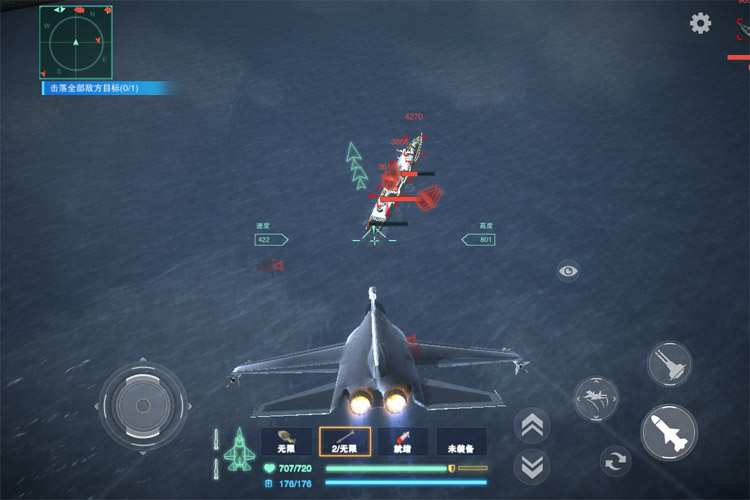Fire the twin-barrel machine gun
This screenshot has width=750, height=500.
click(x=669, y=364)
